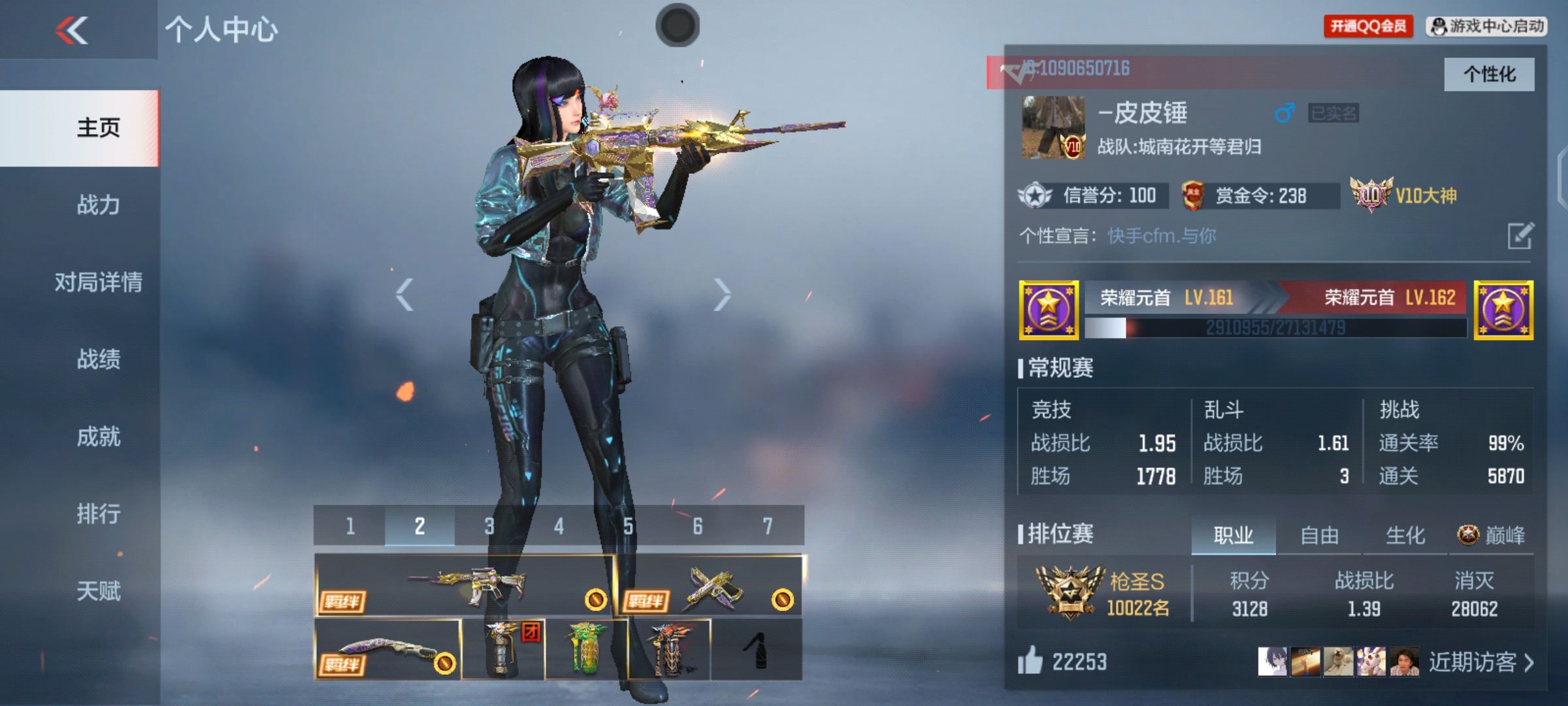Select the golden rifle primary weapon slot

pyautogui.click(x=464, y=585)
